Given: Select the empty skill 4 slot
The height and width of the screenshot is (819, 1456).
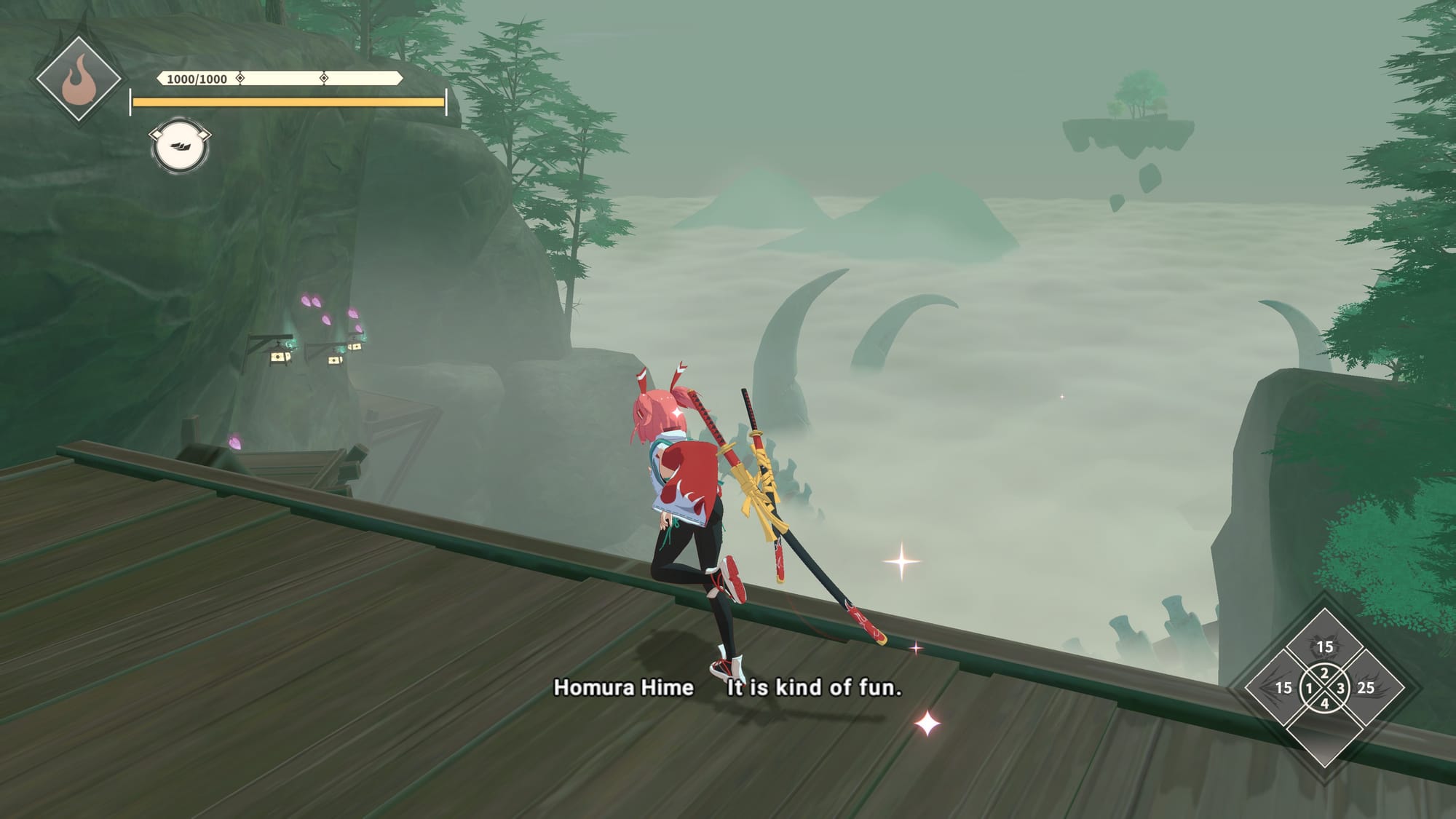Looking at the screenshot, I should (x=1324, y=730).
